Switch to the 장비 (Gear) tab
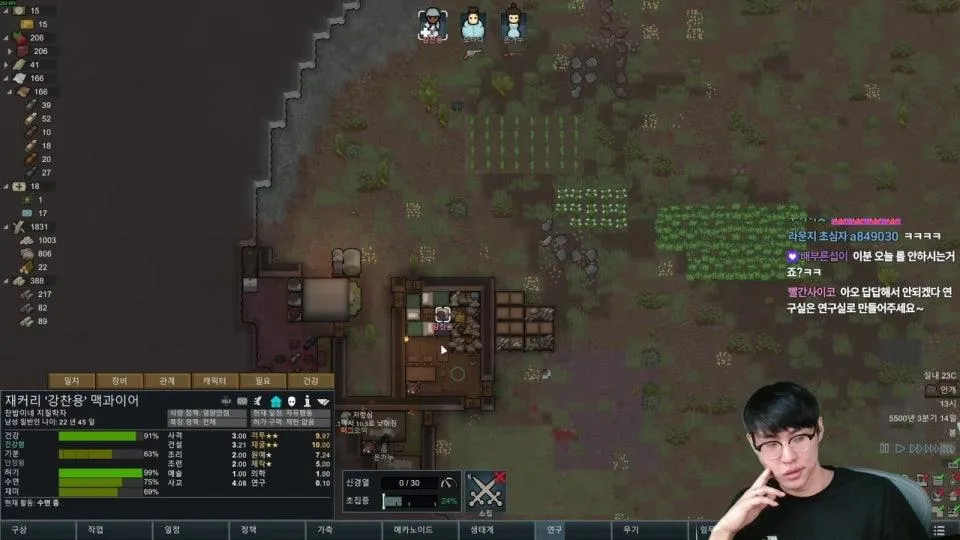 (119, 380)
